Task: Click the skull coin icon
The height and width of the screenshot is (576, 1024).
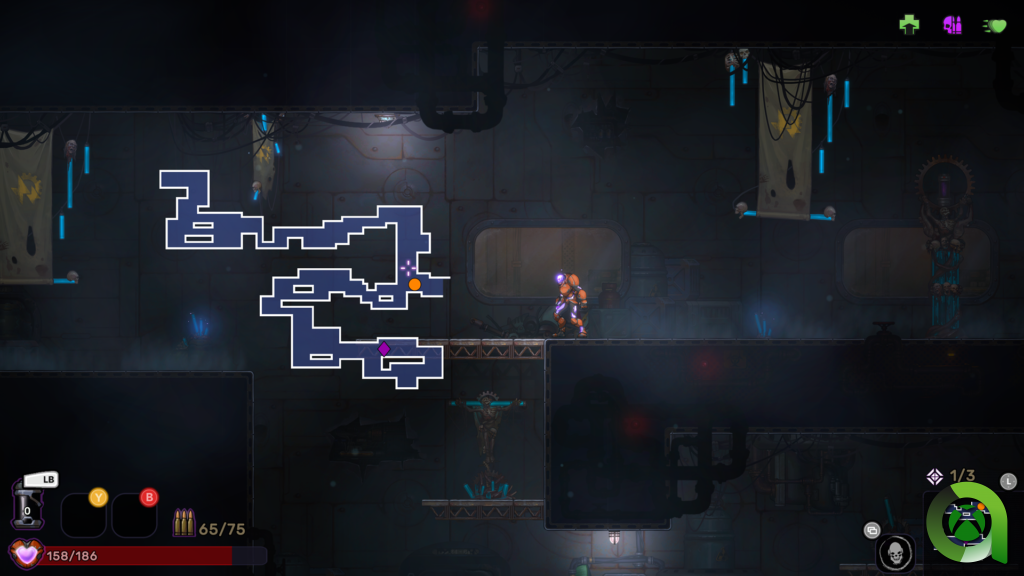Action: point(895,552)
